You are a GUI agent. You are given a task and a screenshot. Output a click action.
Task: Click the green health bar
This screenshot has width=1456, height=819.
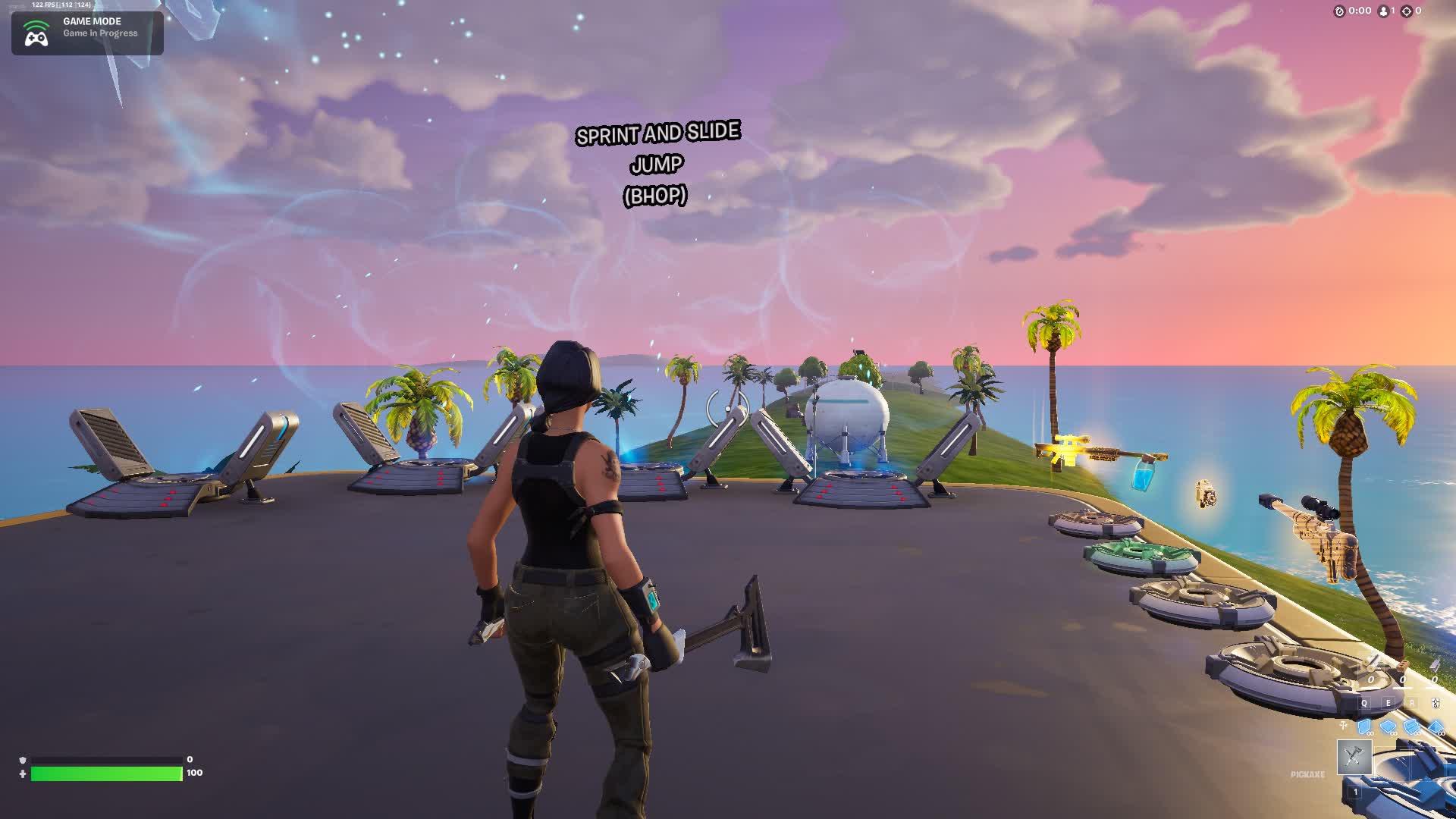pyautogui.click(x=106, y=775)
